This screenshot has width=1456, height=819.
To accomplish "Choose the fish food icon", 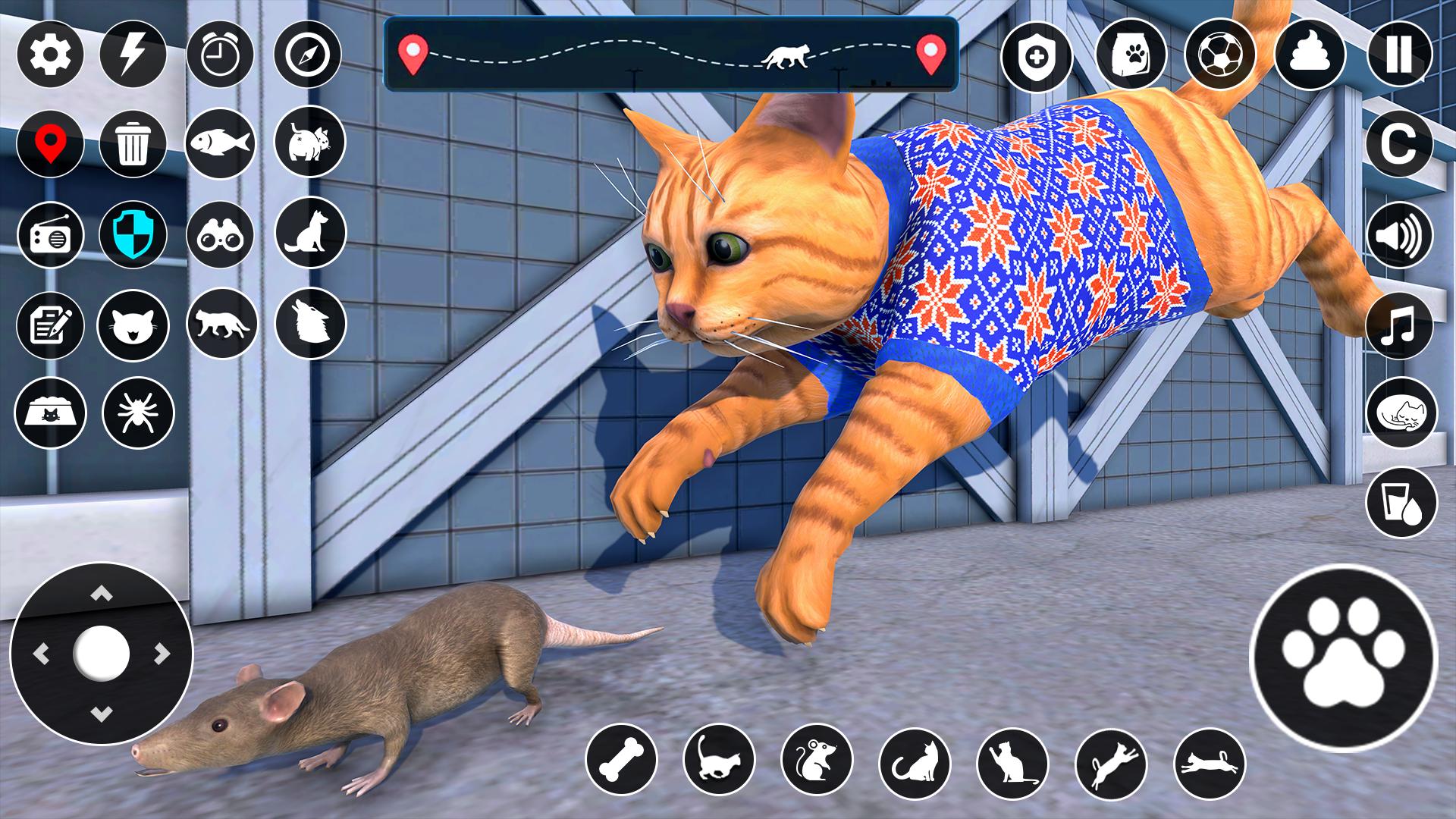I will point(220,143).
